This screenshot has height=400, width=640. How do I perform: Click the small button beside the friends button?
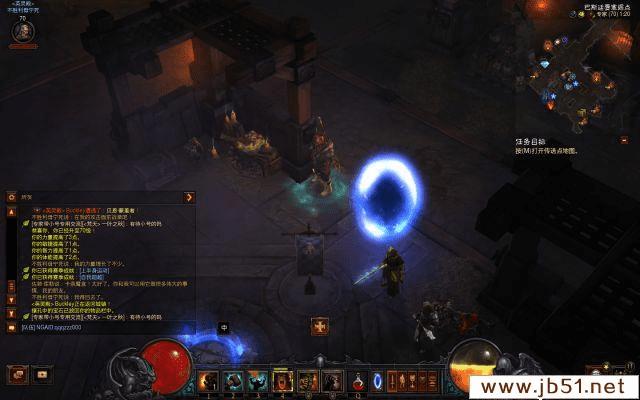(42, 374)
